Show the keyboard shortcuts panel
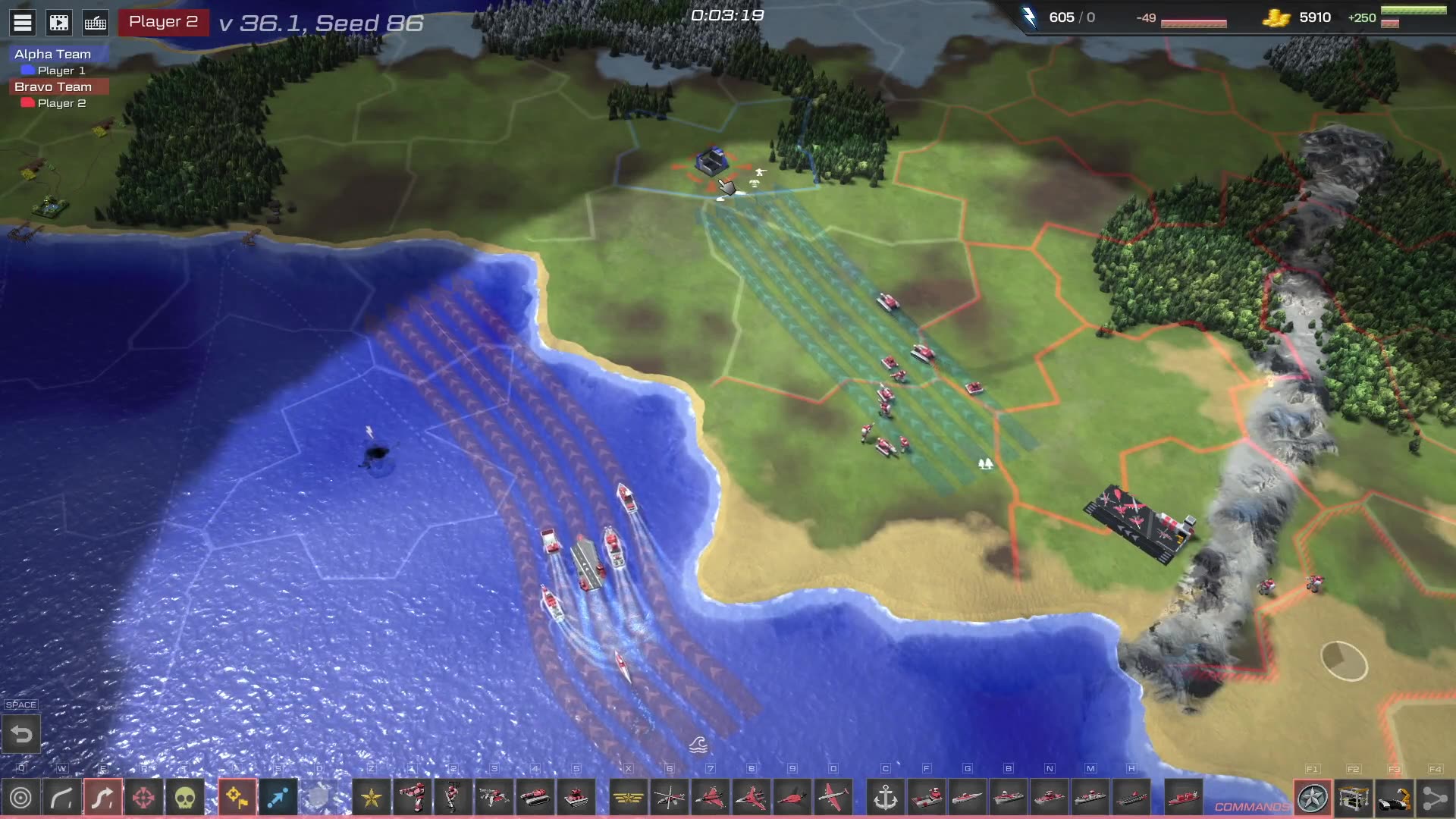Image resolution: width=1456 pixels, height=819 pixels. click(96, 23)
